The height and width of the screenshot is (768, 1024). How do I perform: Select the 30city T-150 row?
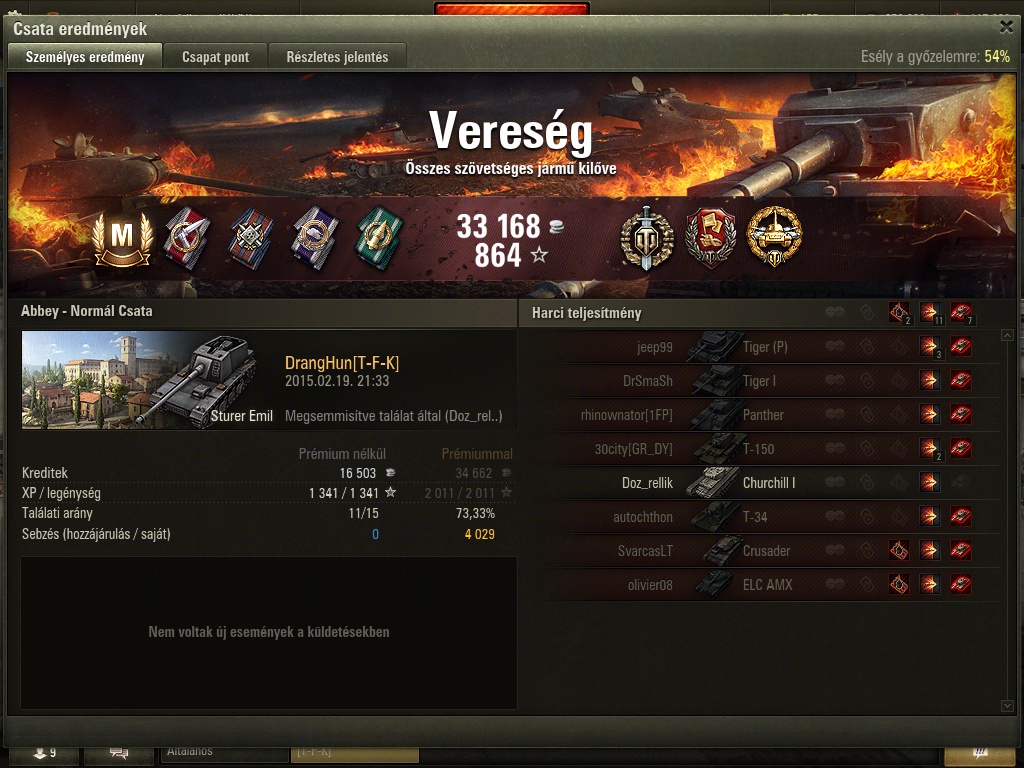tap(760, 449)
